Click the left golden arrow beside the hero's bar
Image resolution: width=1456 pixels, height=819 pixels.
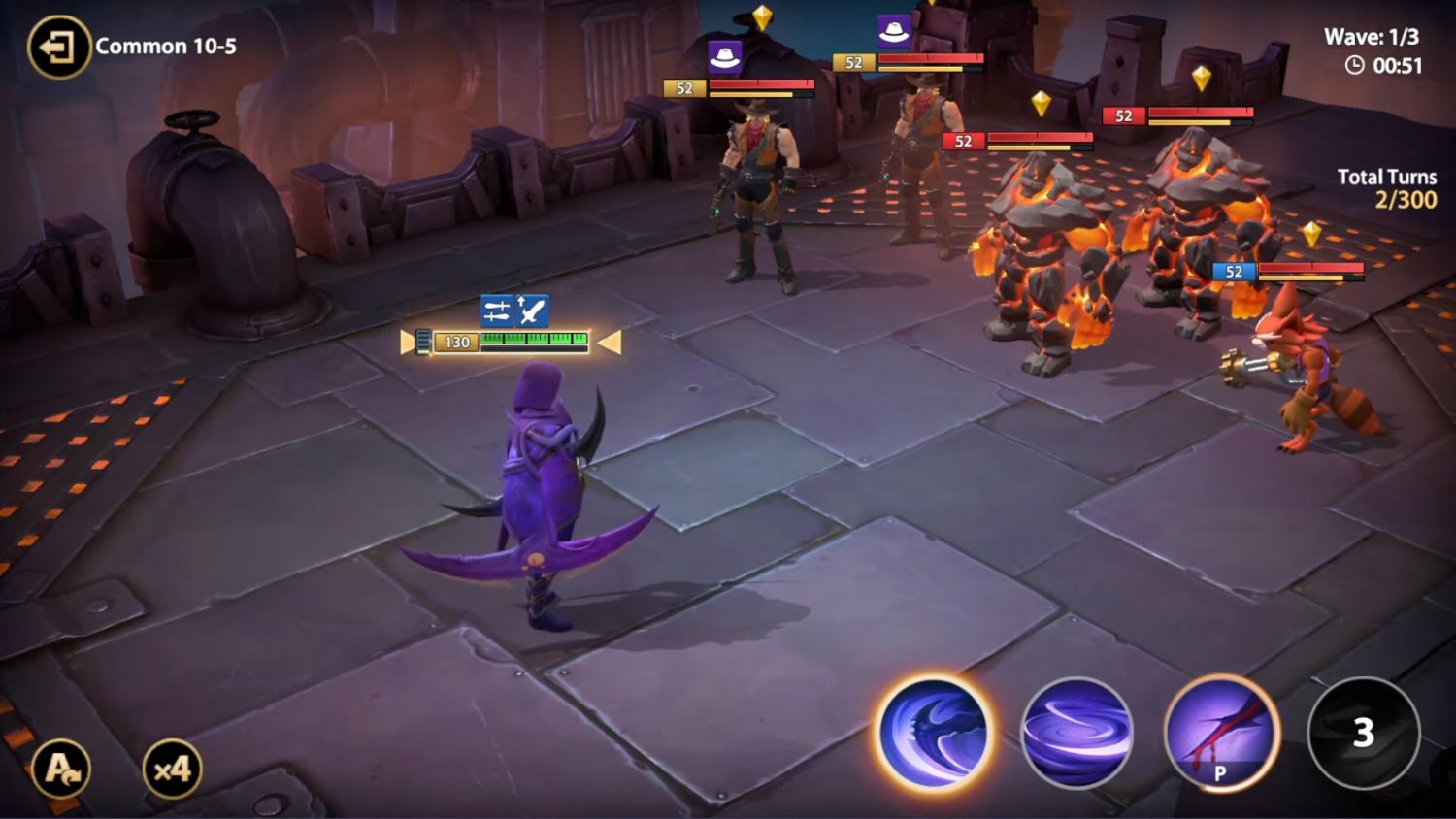(x=408, y=342)
